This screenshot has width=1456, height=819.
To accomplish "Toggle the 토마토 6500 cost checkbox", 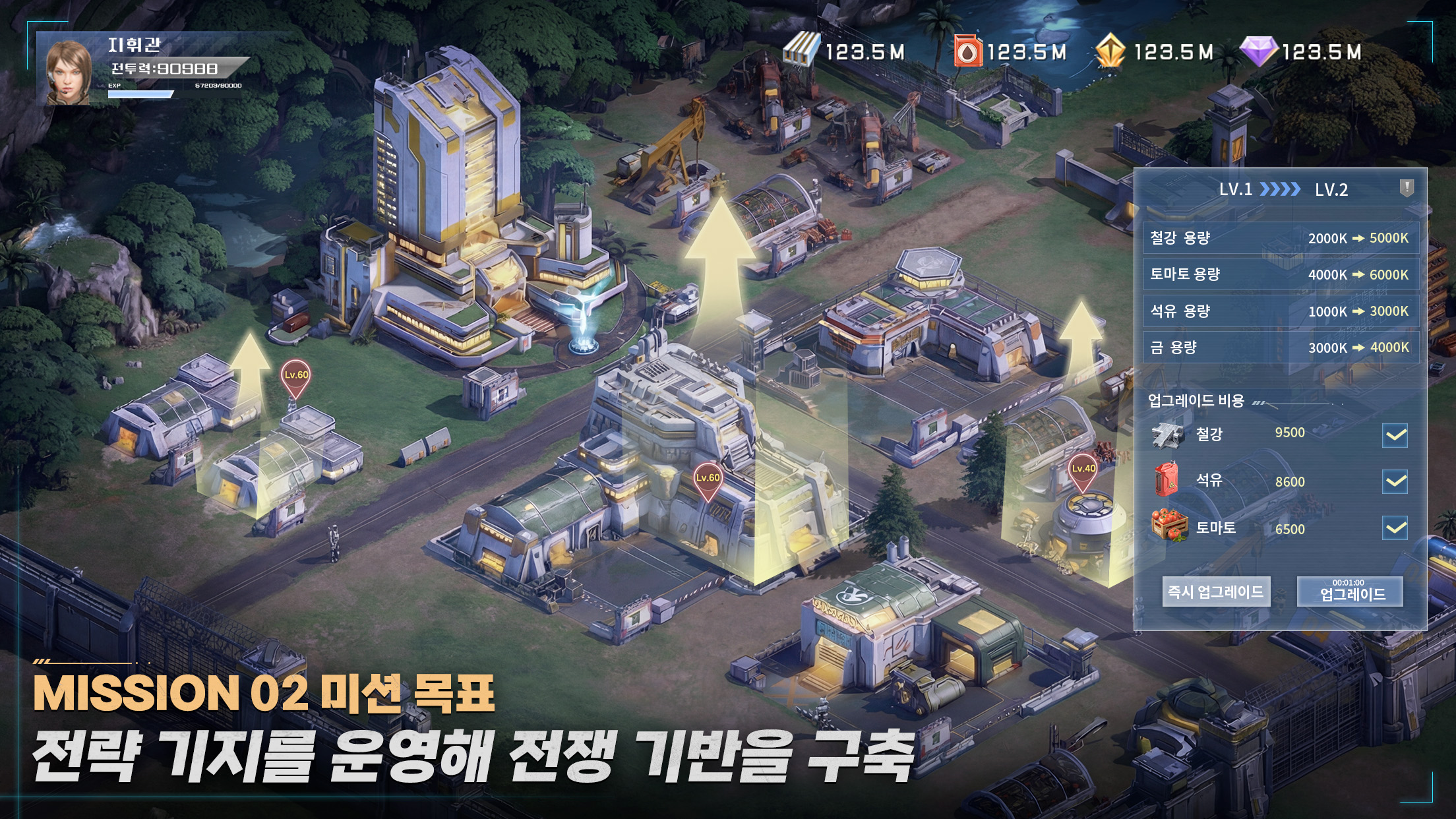I will click(x=1394, y=529).
